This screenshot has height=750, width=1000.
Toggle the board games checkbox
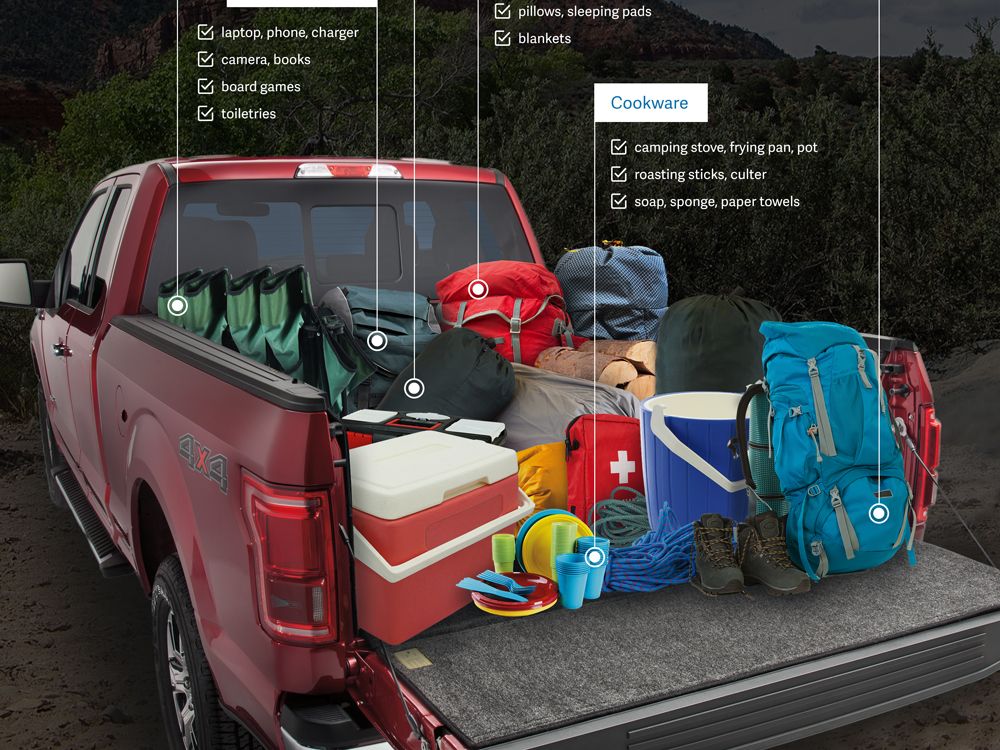206,87
